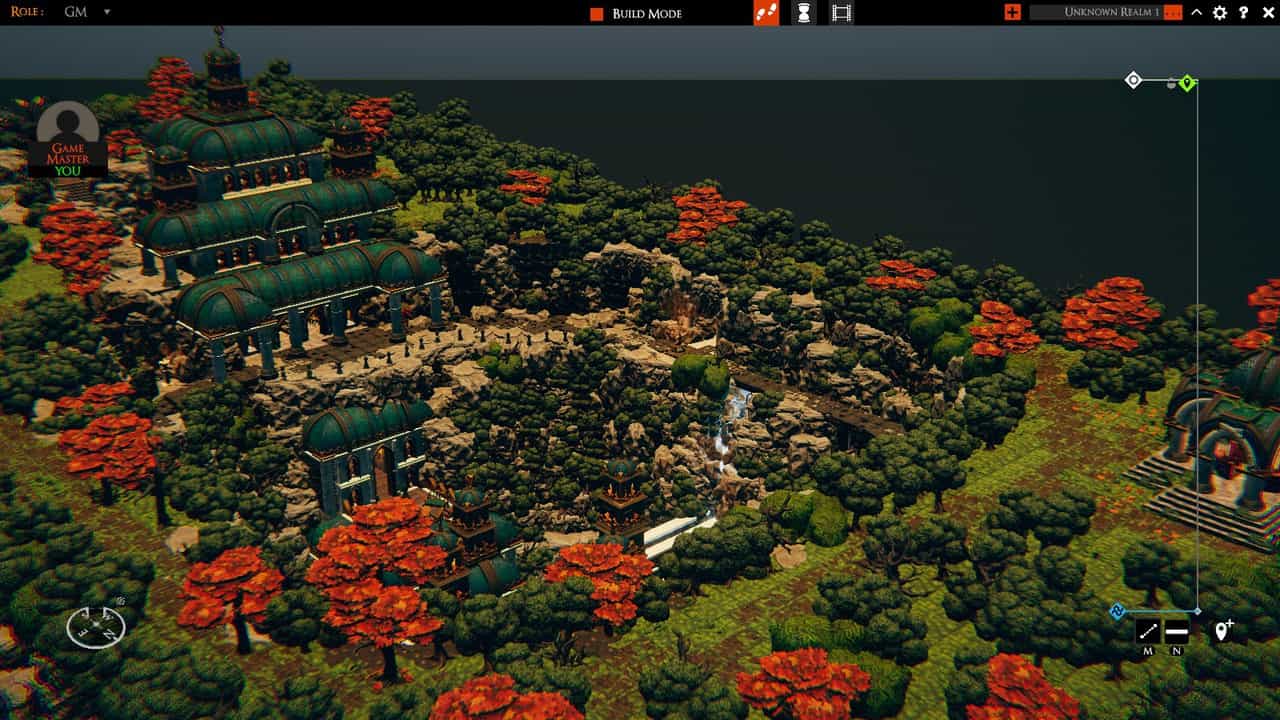Click the compass orientation widget
1280x720 pixels.
pyautogui.click(x=96, y=627)
